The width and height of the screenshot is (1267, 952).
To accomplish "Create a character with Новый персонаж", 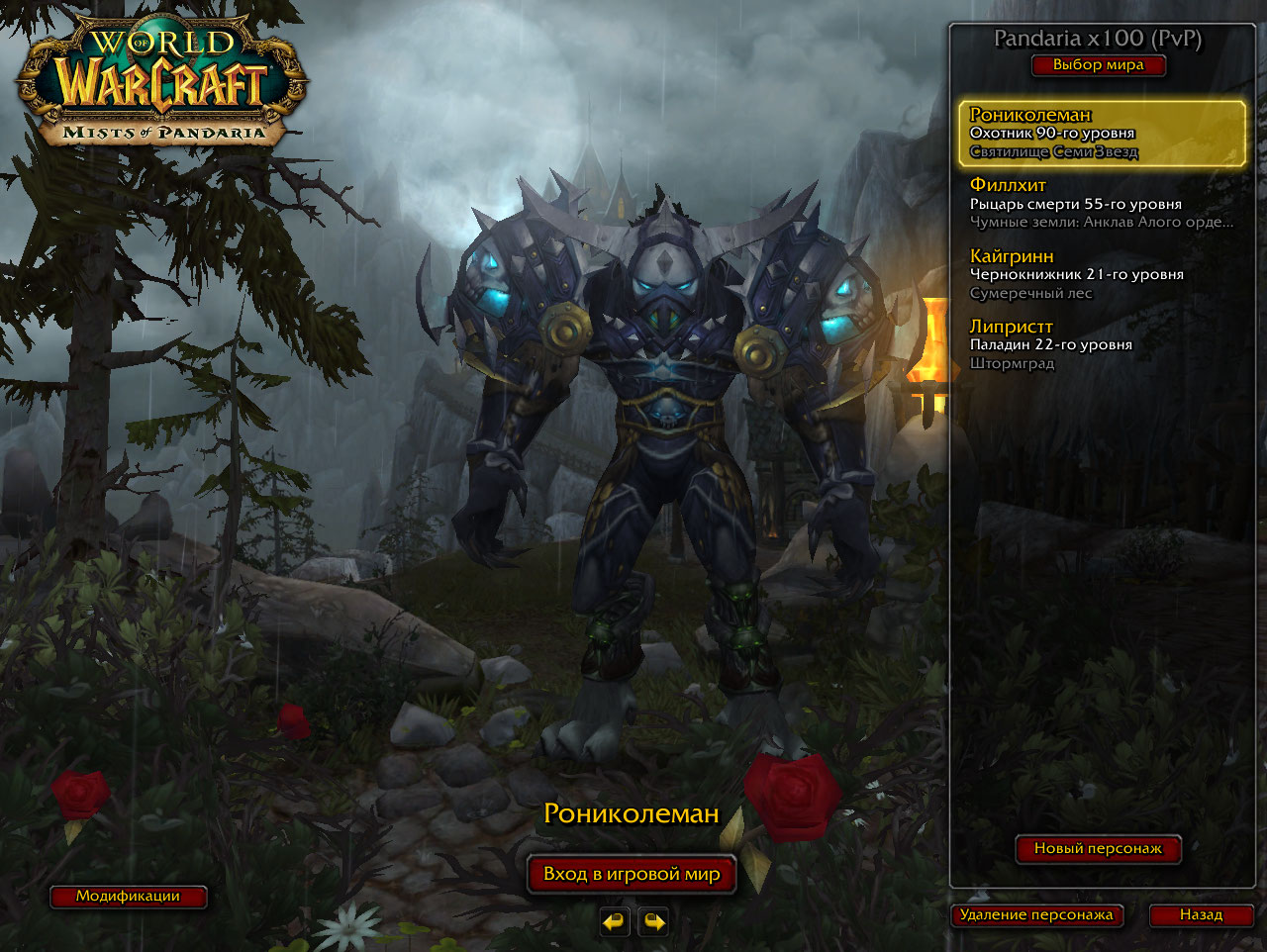I will click(x=1098, y=848).
